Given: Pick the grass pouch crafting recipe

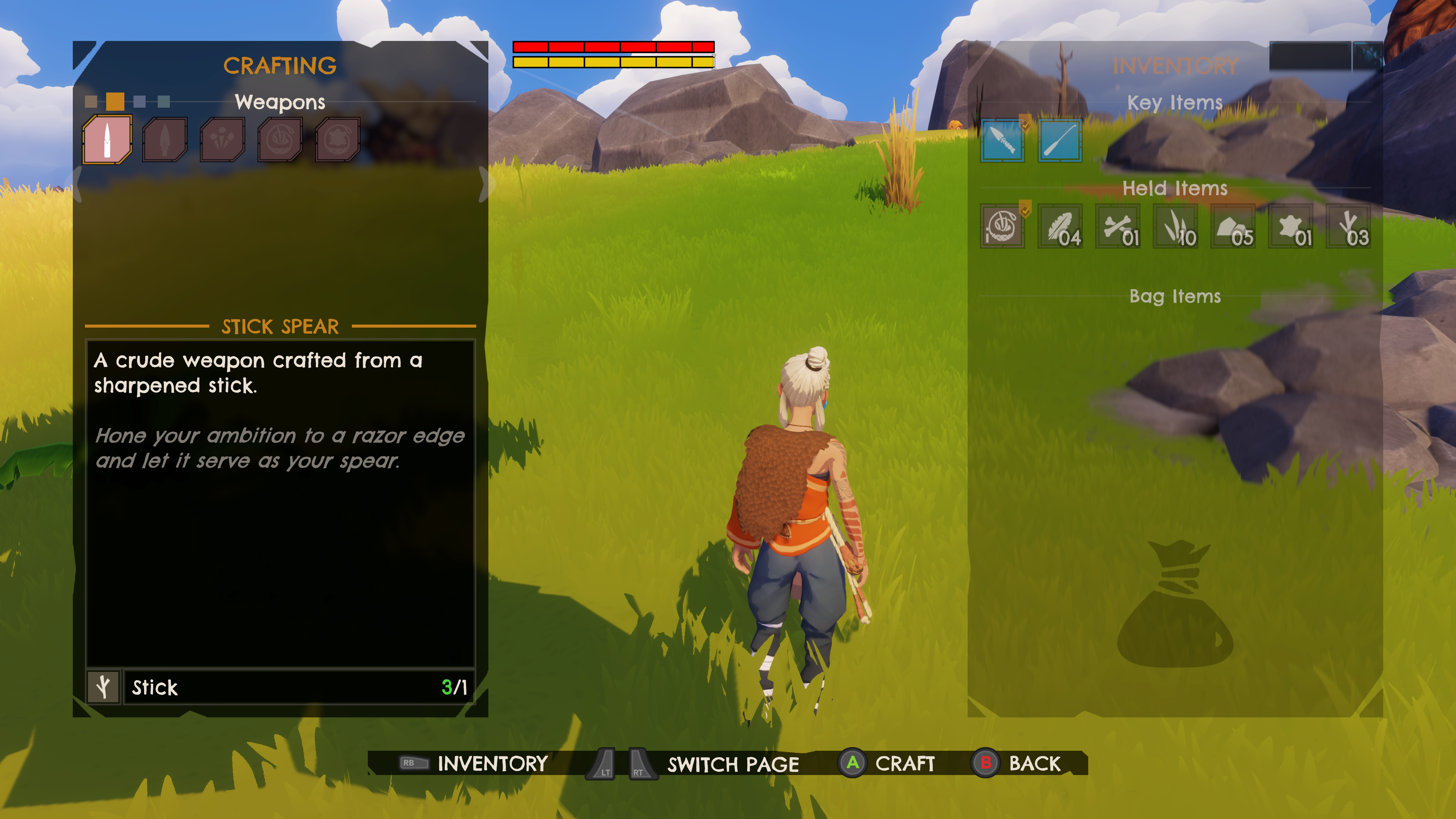Looking at the screenshot, I should tap(280, 140).
